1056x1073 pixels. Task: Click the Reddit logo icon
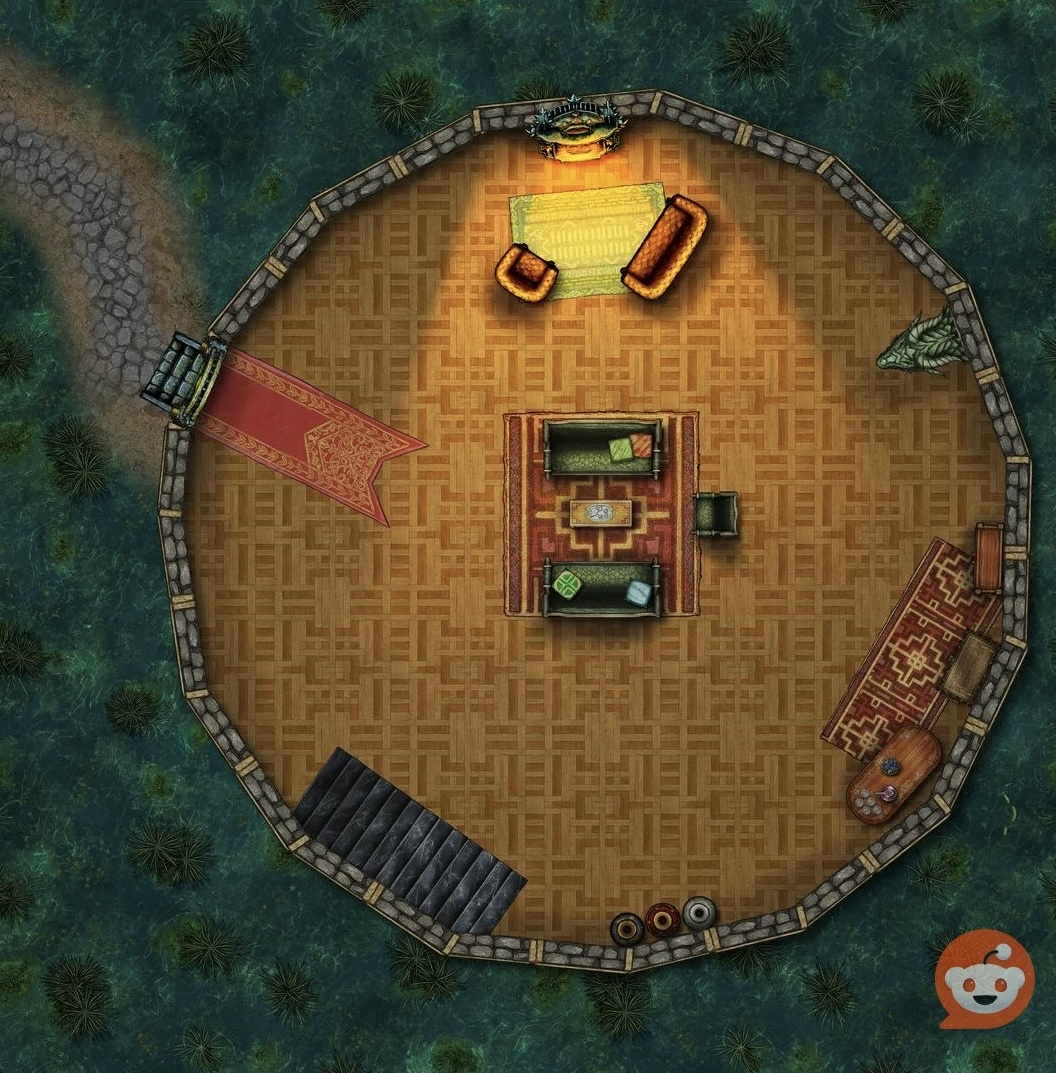pos(984,979)
